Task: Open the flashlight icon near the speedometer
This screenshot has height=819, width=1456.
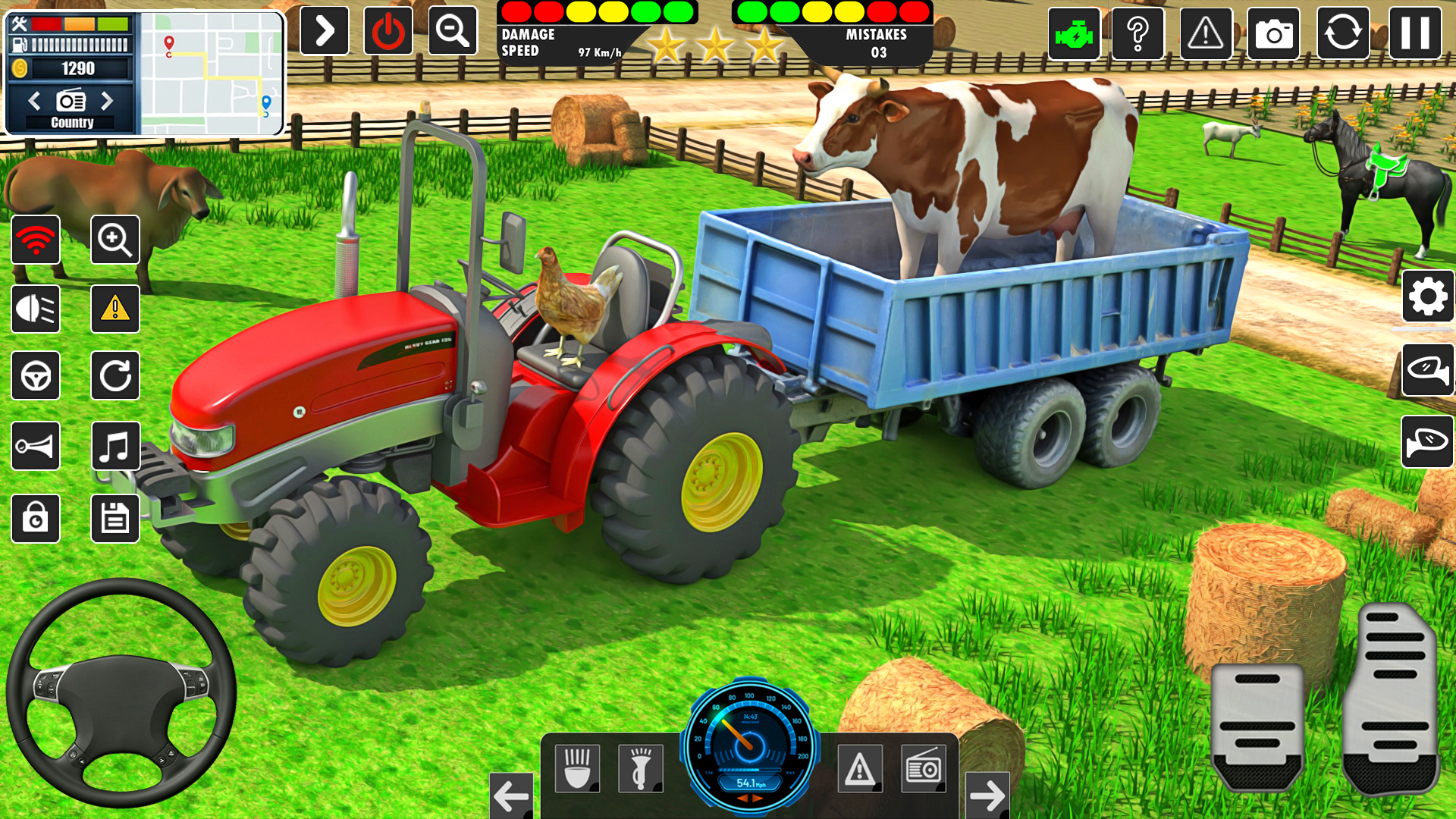Action: coord(642,767)
